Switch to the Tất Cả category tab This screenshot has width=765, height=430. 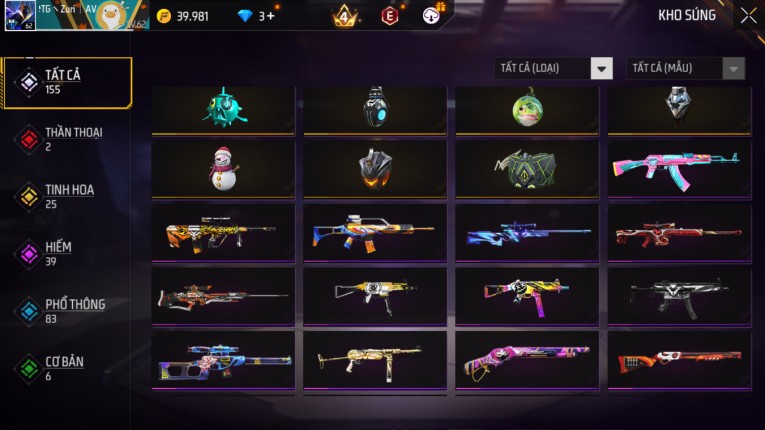(x=67, y=82)
